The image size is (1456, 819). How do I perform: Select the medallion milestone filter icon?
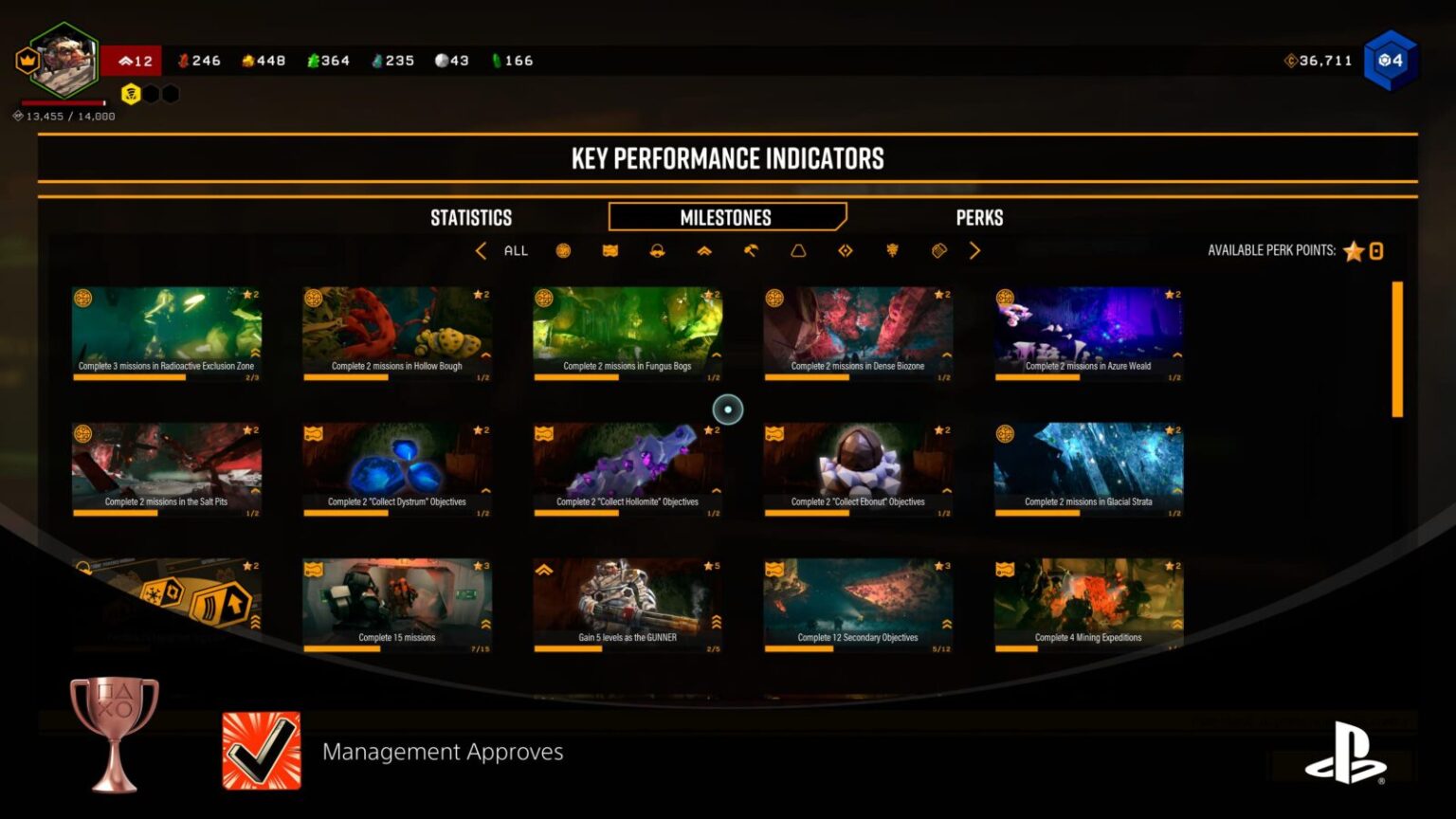(561, 250)
